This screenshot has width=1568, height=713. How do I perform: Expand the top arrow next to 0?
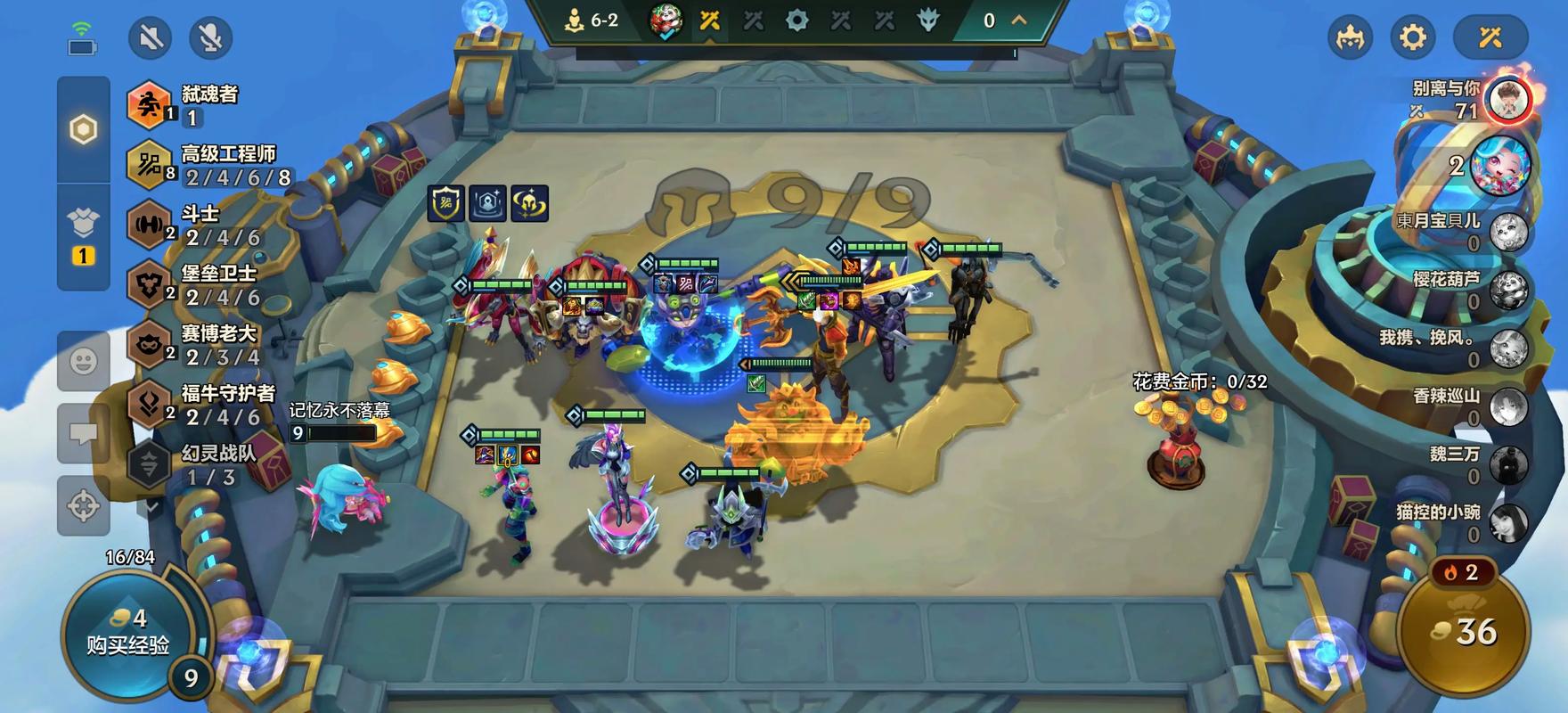tap(1018, 20)
